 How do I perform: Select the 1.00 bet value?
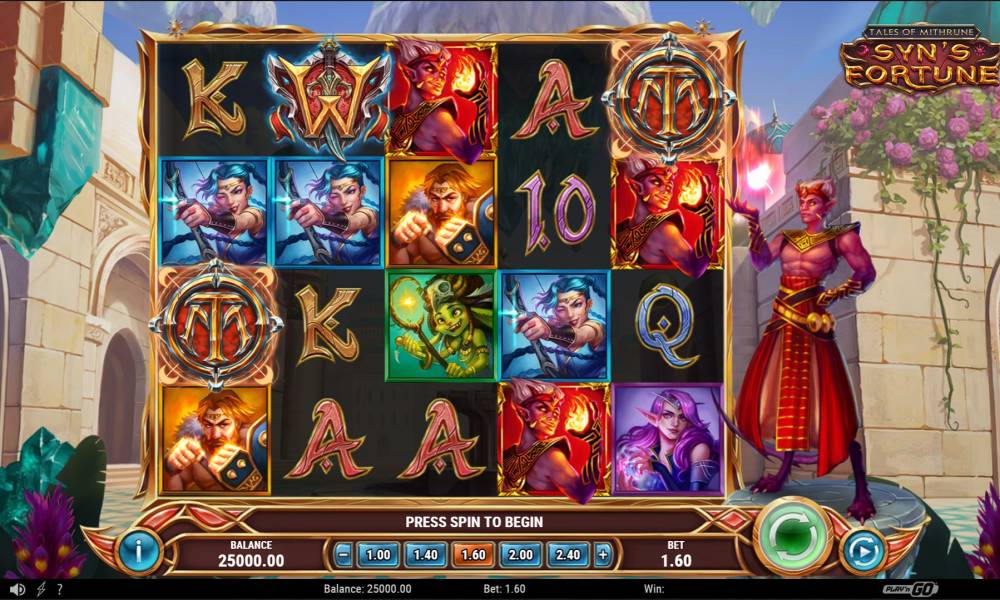click(x=377, y=553)
